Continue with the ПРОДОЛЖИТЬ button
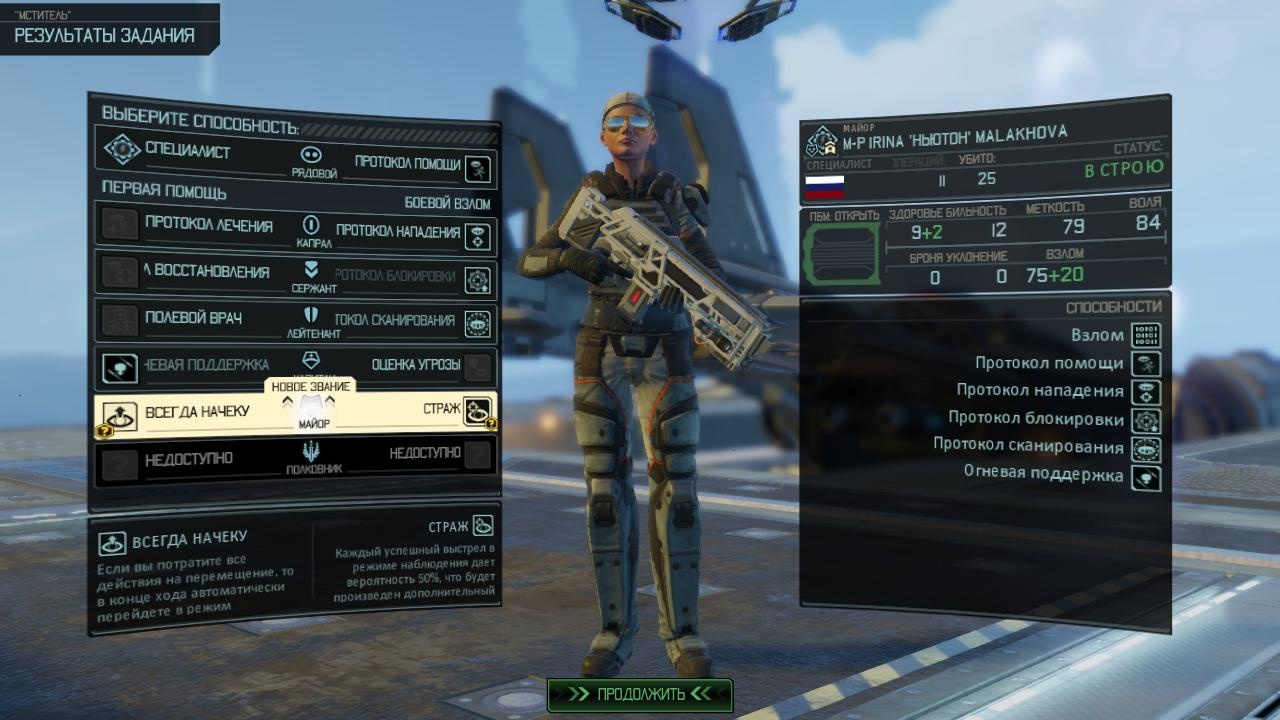 tap(640, 694)
